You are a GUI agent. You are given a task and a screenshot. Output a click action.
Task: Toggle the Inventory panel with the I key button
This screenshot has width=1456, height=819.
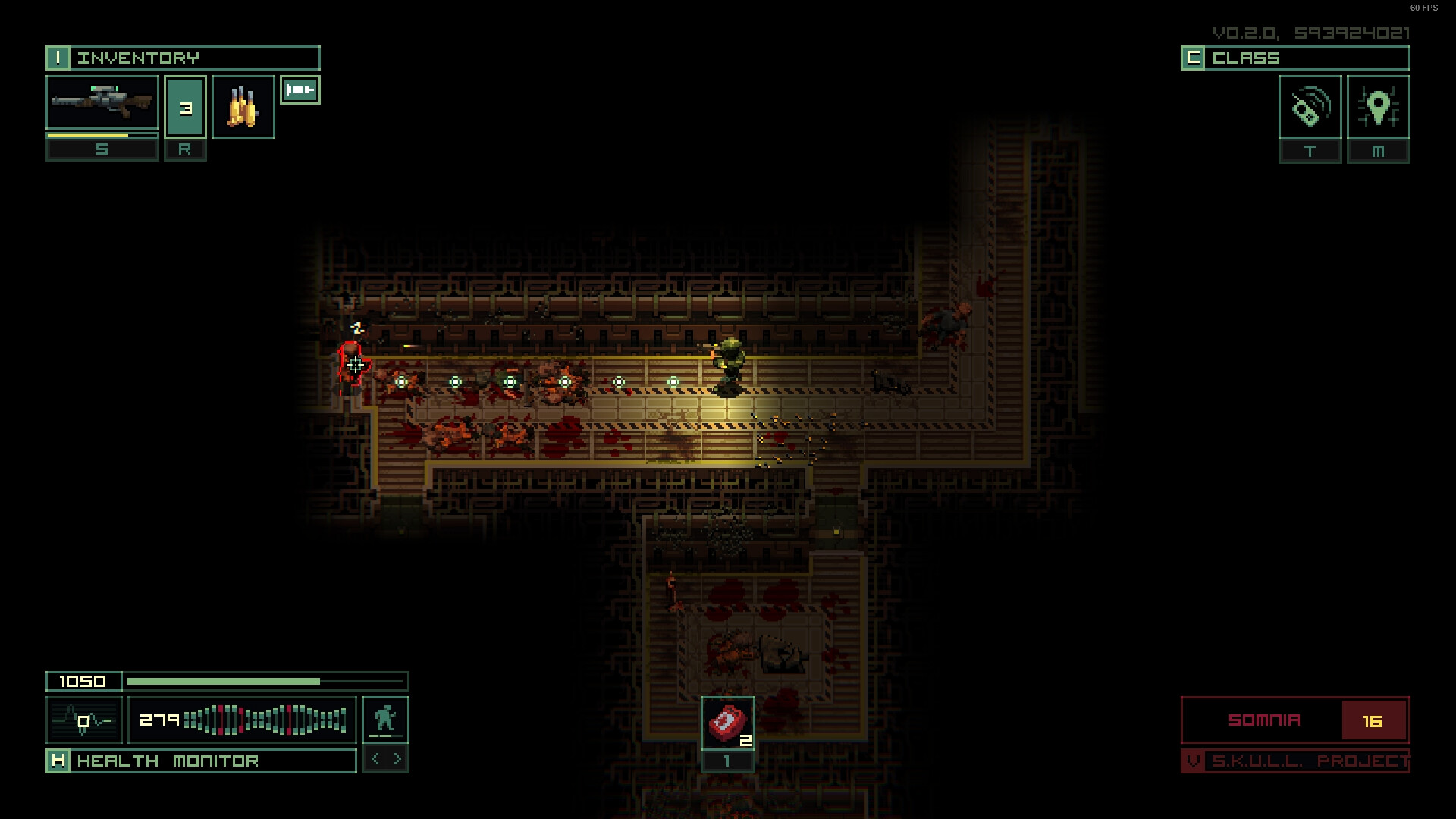point(60,57)
